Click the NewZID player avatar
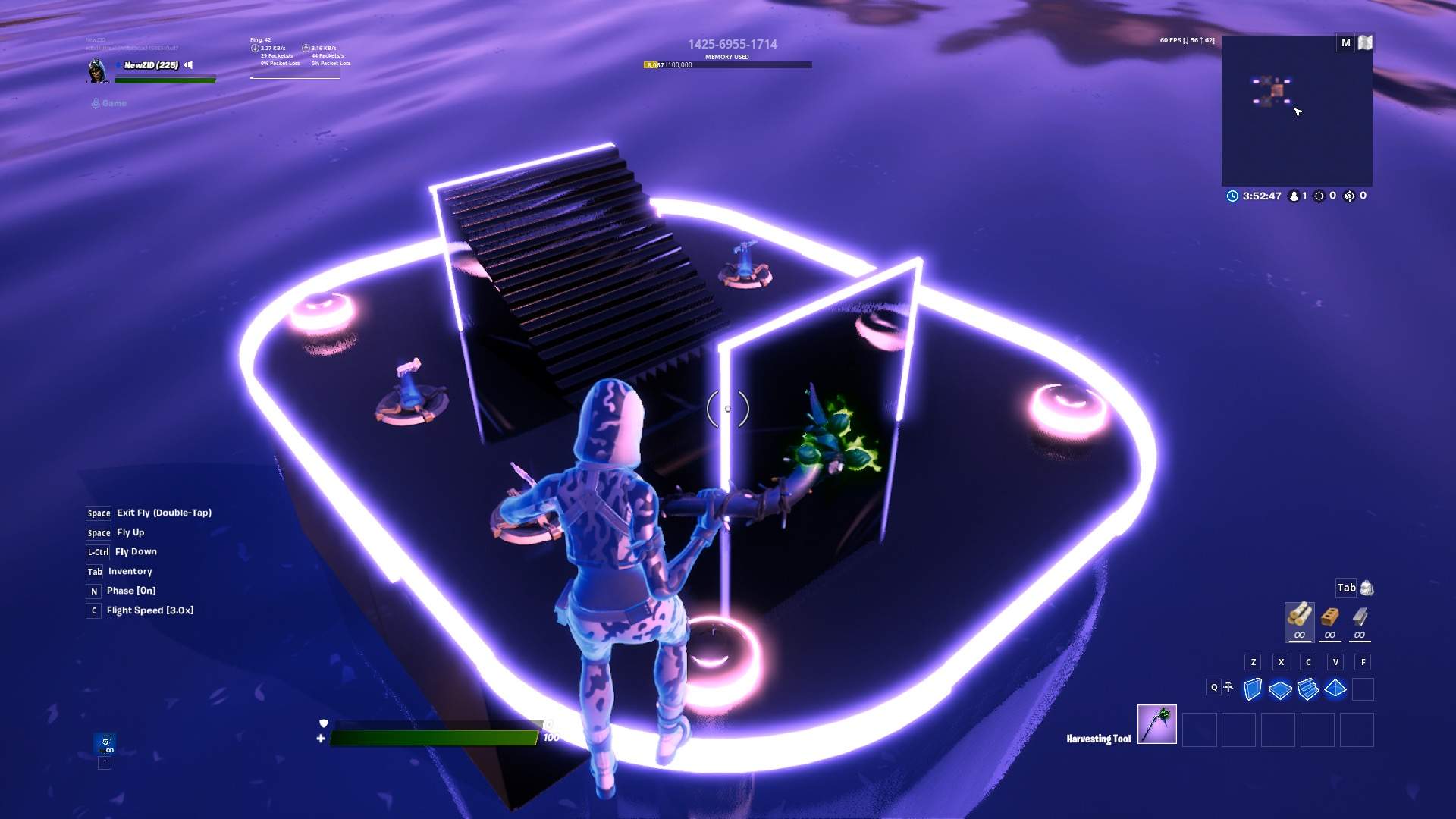Viewport: 1456px width, 819px height. (x=96, y=70)
